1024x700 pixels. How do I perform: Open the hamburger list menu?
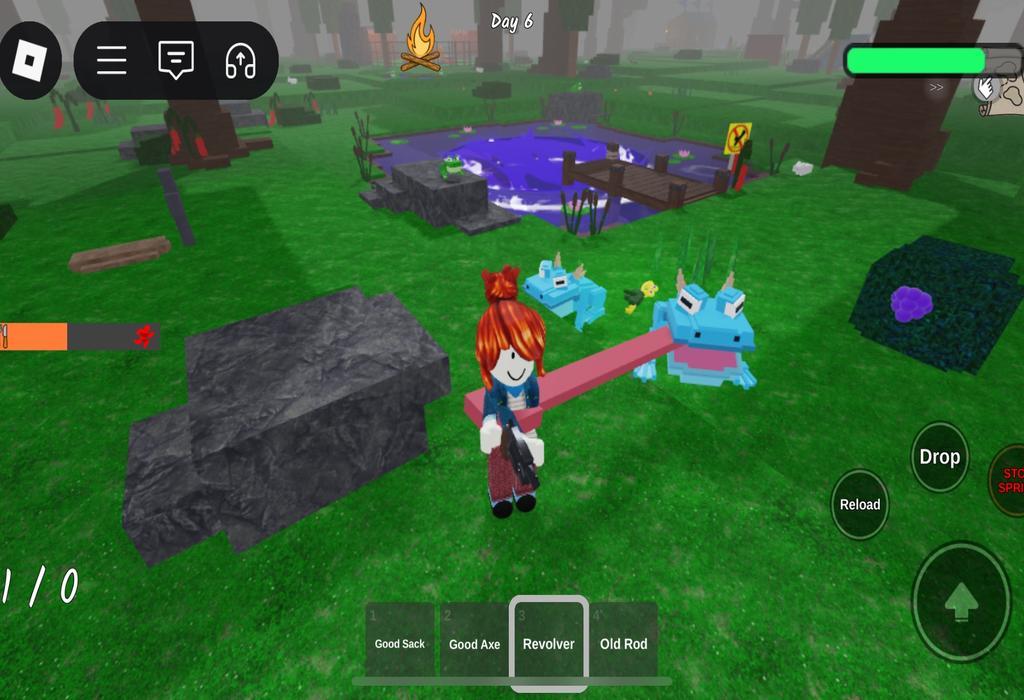pyautogui.click(x=112, y=61)
